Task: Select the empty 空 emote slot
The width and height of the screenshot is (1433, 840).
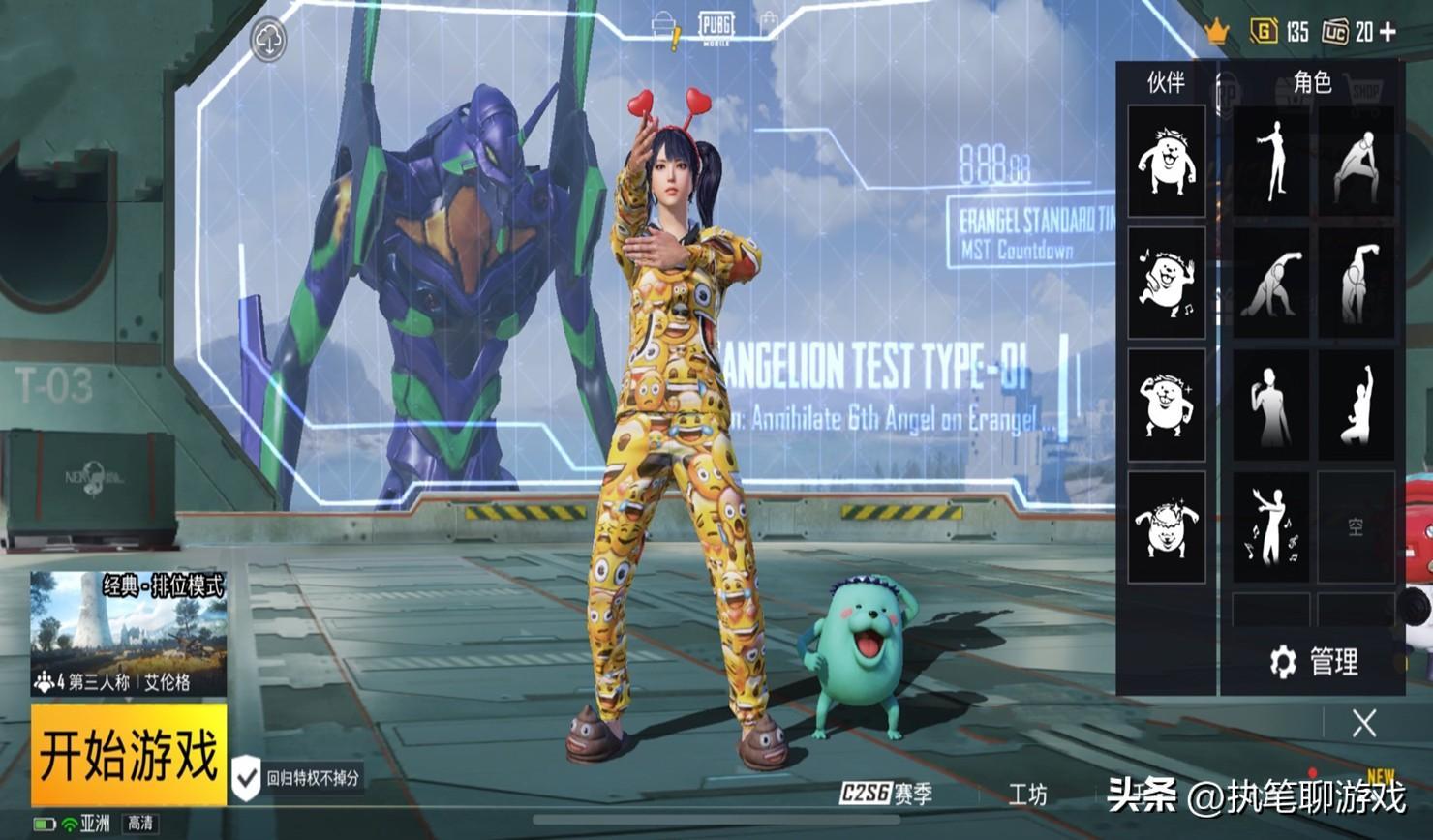Action: [1356, 527]
